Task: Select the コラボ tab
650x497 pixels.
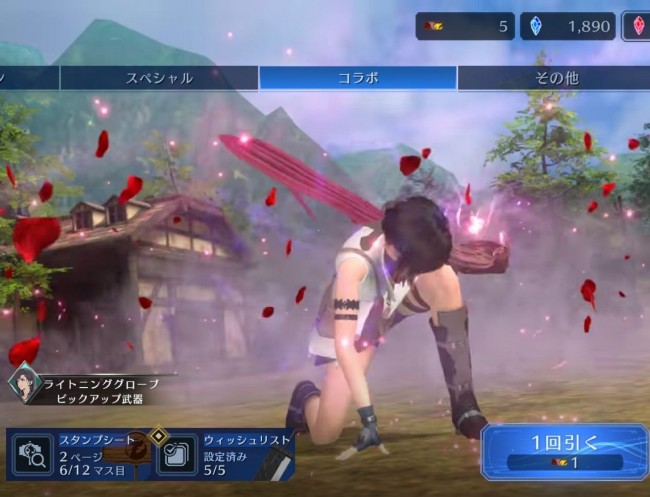Action: point(357,78)
